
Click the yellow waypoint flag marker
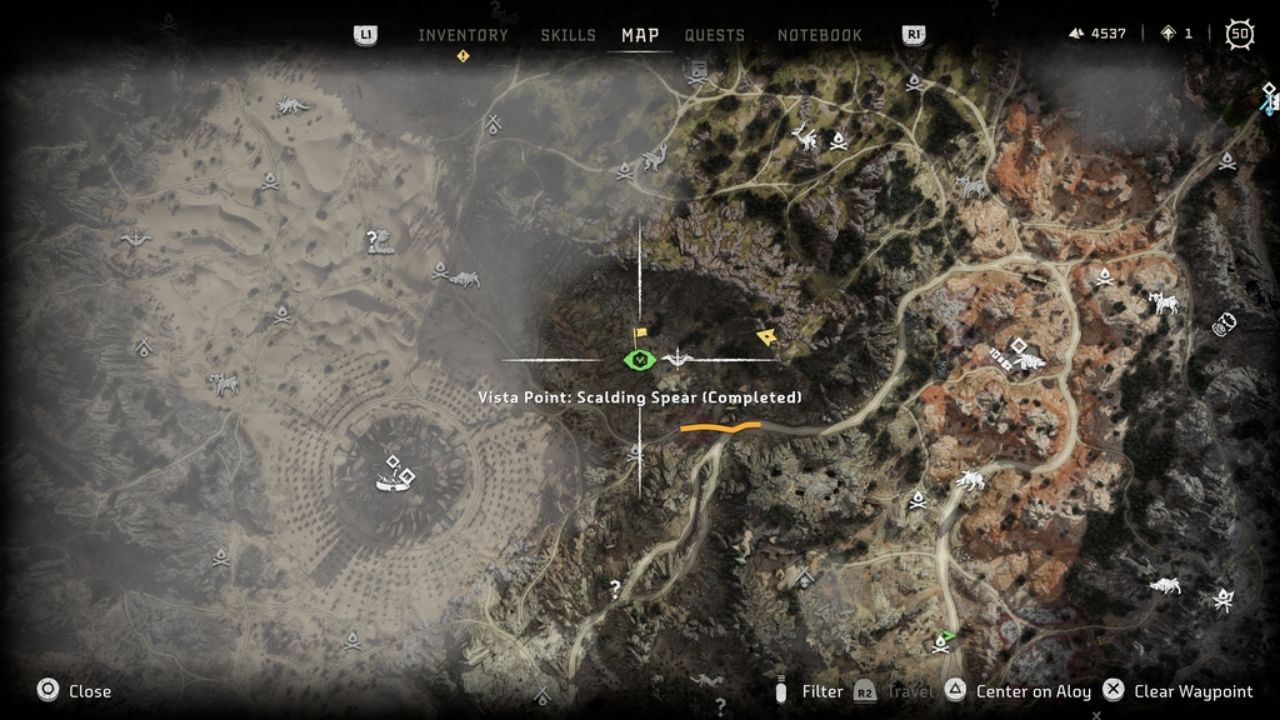(x=641, y=334)
